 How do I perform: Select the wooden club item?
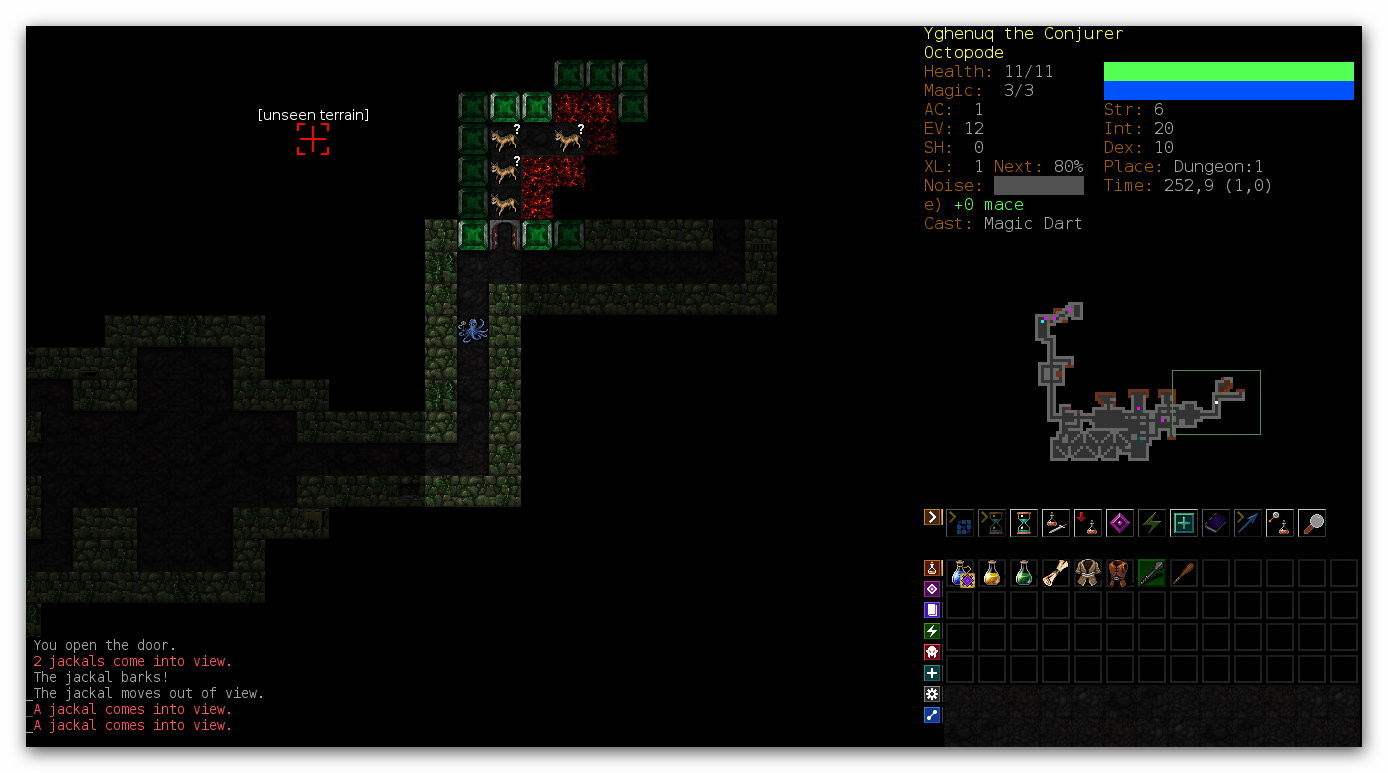click(1184, 573)
